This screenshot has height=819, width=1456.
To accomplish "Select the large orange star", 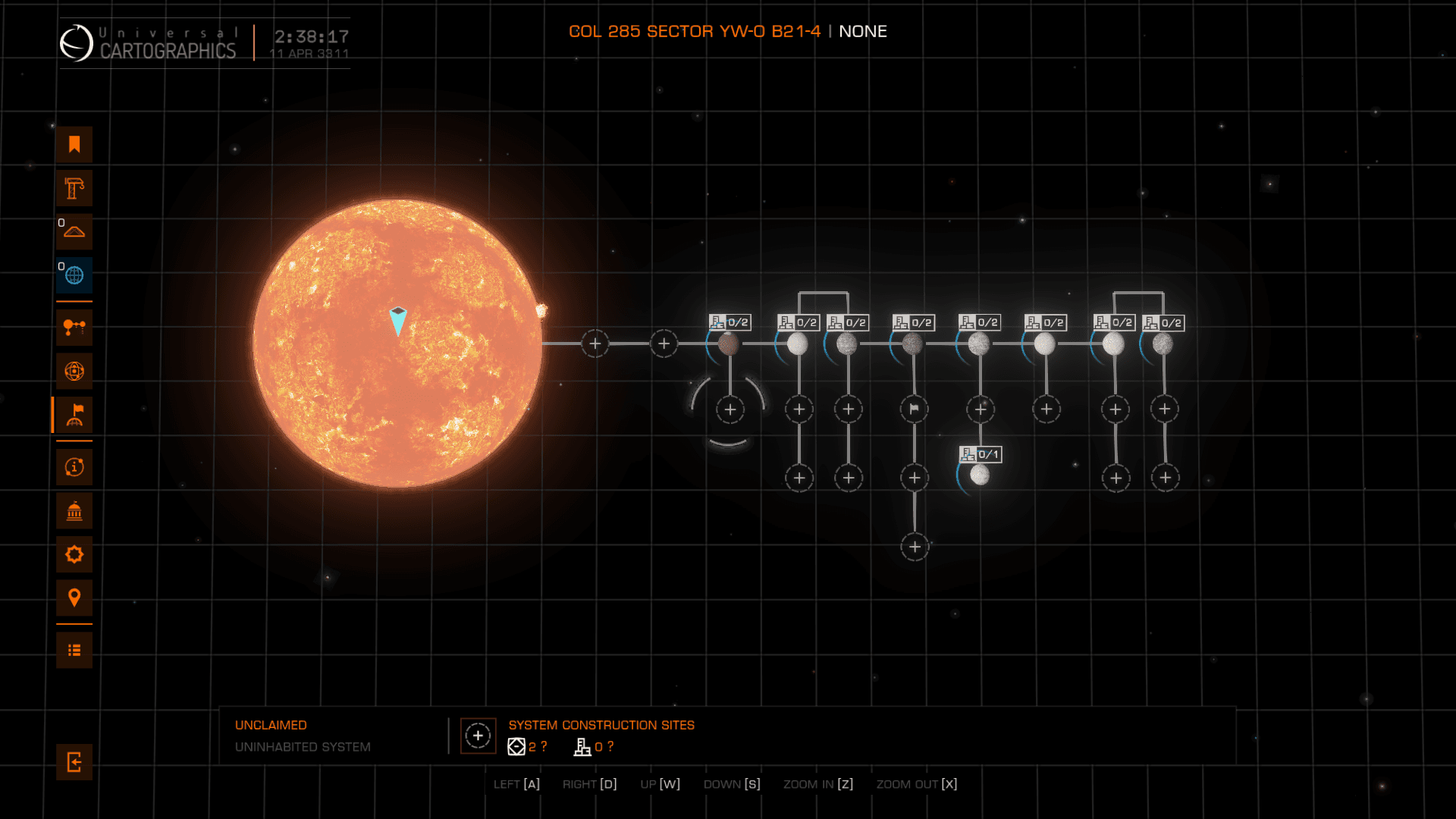I will pyautogui.click(x=397, y=344).
